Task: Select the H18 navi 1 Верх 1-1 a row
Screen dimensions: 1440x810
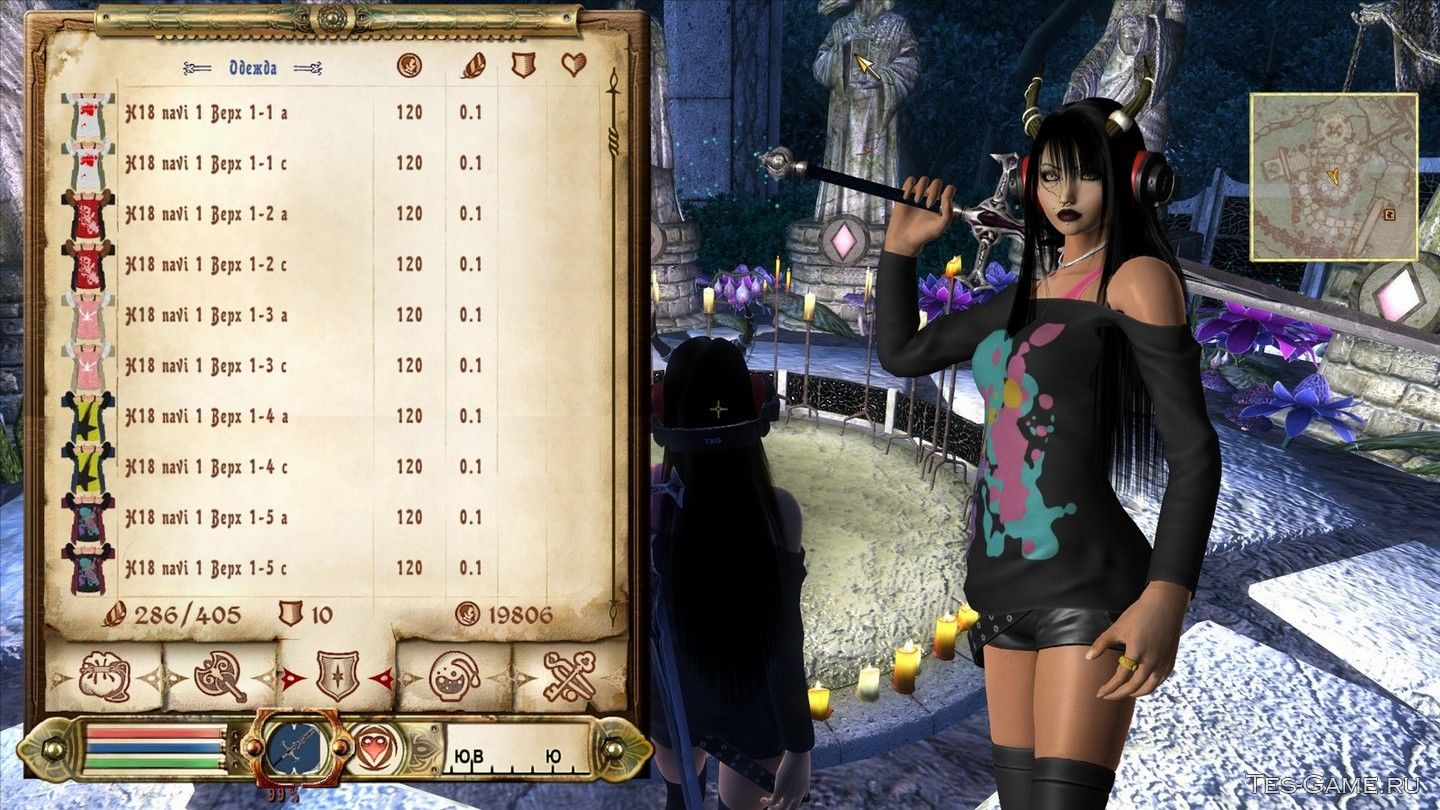Action: click(x=205, y=113)
